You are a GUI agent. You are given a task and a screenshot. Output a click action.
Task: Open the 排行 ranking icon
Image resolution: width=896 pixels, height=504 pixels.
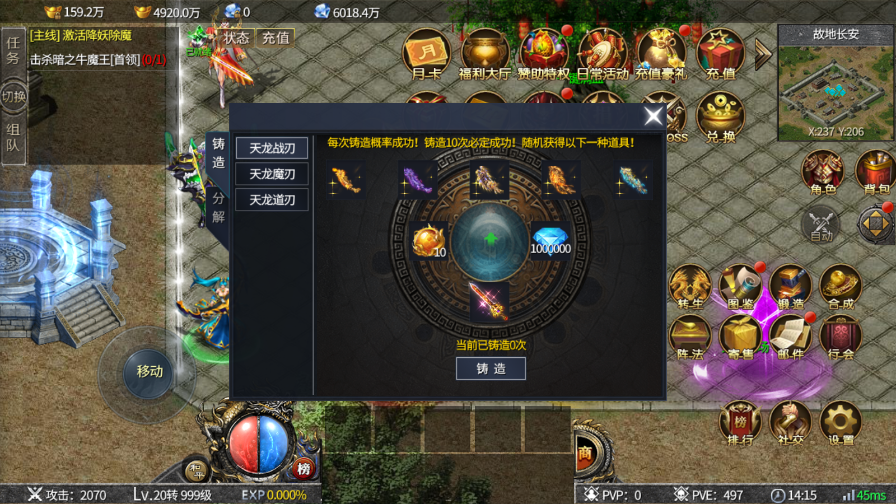(740, 424)
